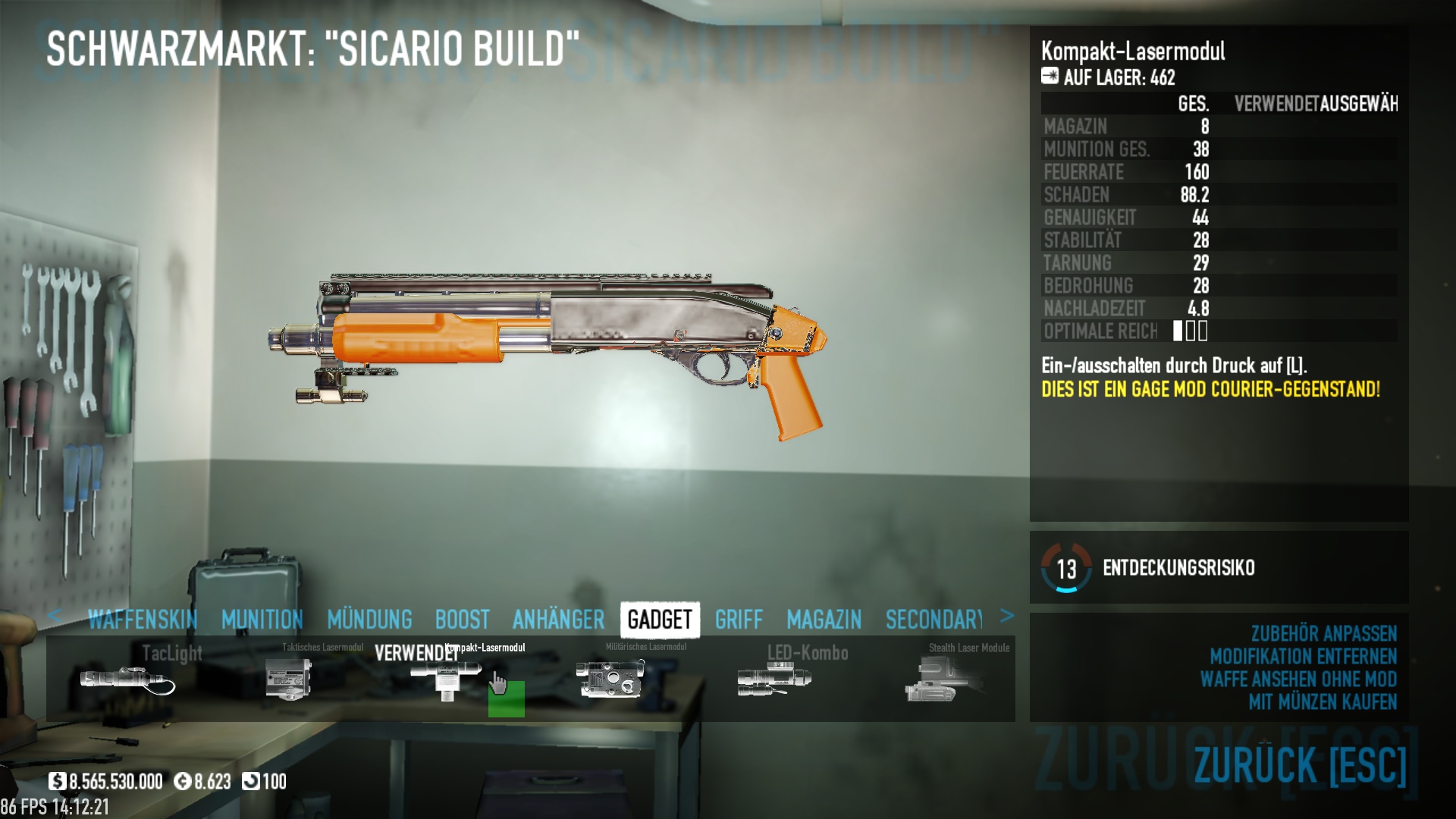Click the left arrow of the category bar
The height and width of the screenshot is (819, 1456).
[54, 616]
